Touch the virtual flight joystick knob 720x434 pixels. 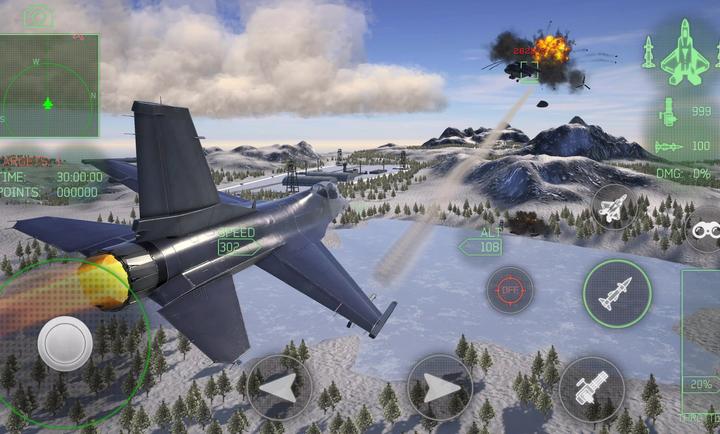(65, 343)
